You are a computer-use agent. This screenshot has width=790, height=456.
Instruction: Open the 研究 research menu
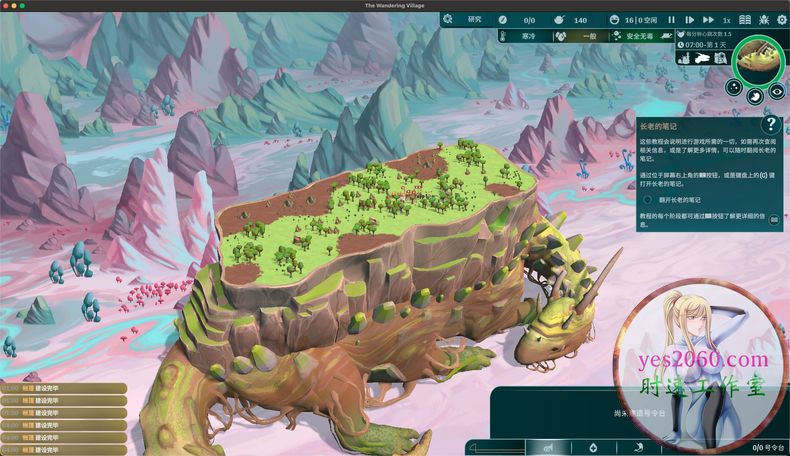[x=474, y=19]
